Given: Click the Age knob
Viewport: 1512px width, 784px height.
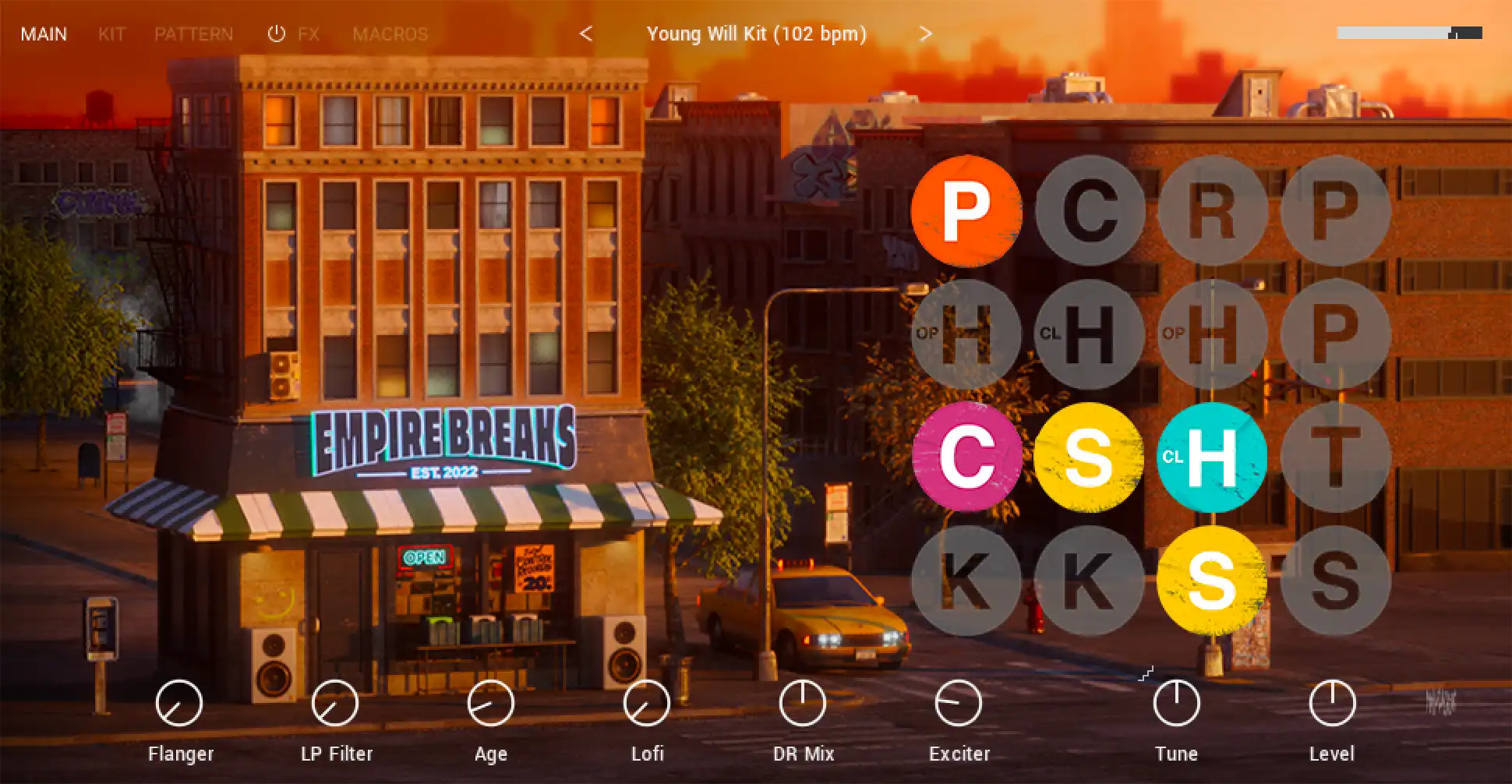Looking at the screenshot, I should [491, 703].
